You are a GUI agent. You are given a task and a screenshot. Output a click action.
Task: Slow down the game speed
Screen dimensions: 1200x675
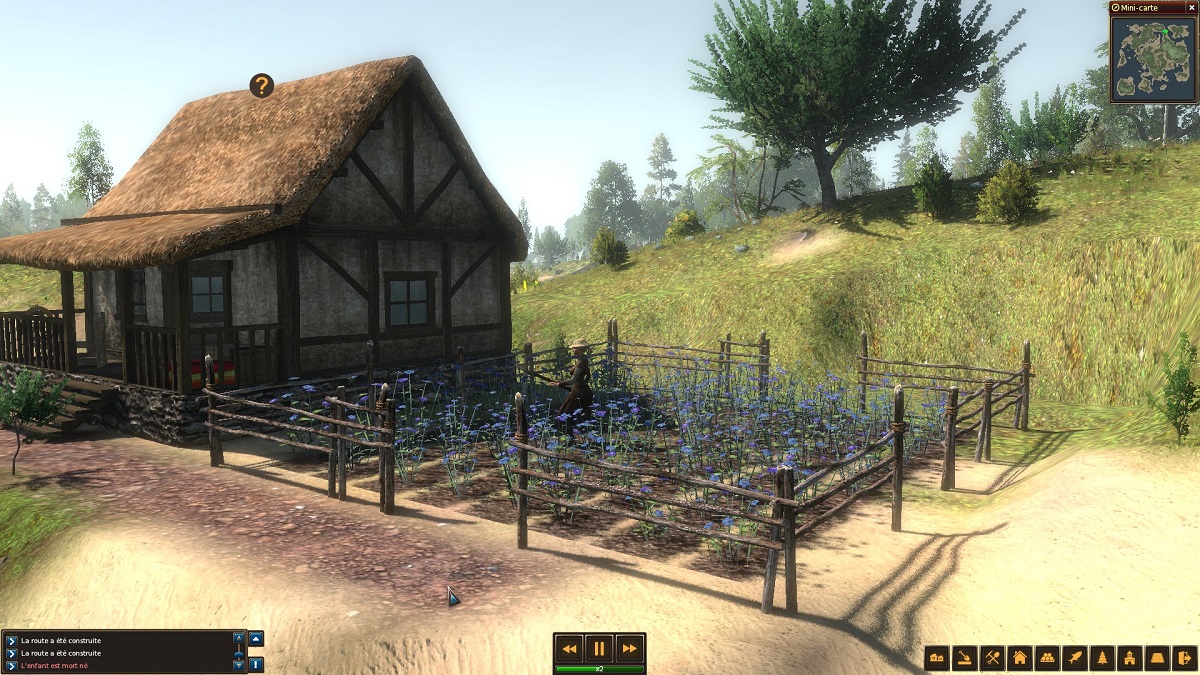click(x=569, y=648)
